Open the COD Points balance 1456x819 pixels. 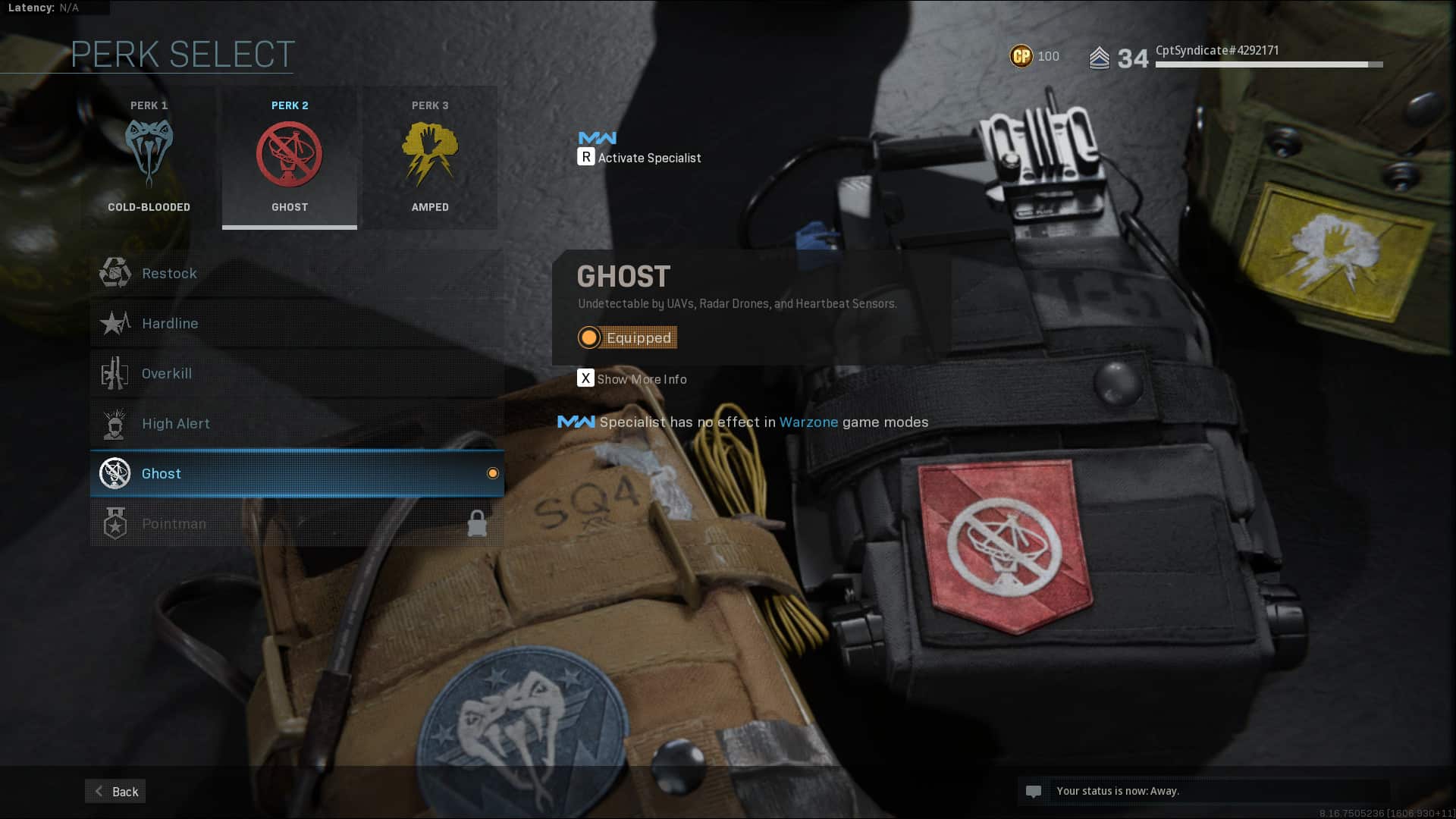(1034, 56)
